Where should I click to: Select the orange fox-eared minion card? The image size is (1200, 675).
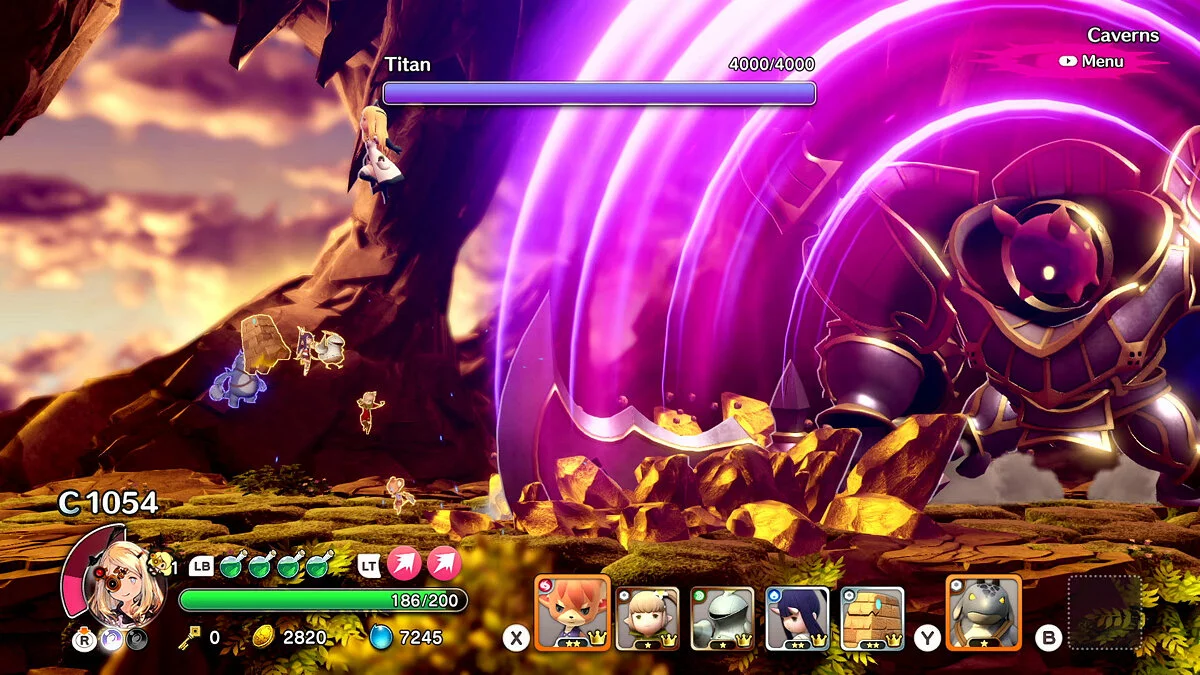coord(572,612)
